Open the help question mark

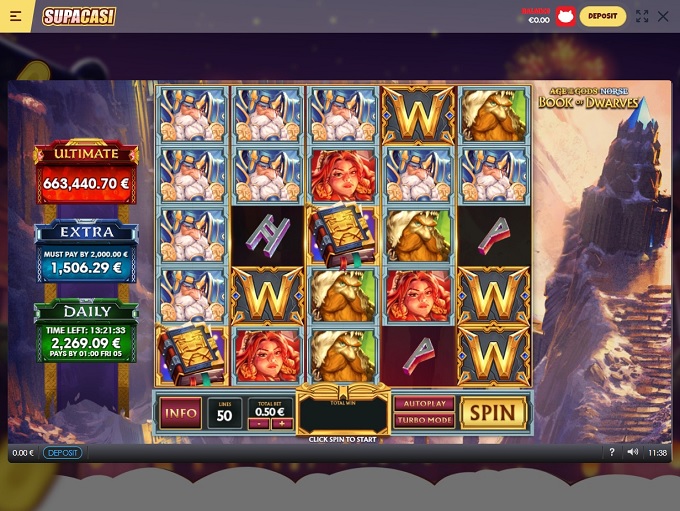tap(612, 453)
